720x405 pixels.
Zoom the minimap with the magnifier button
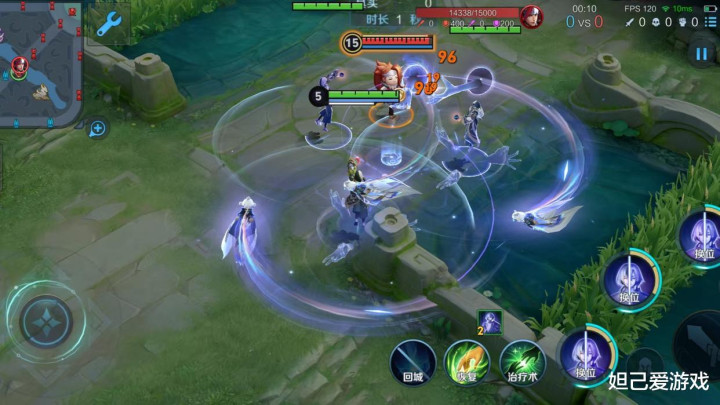[x=98, y=128]
